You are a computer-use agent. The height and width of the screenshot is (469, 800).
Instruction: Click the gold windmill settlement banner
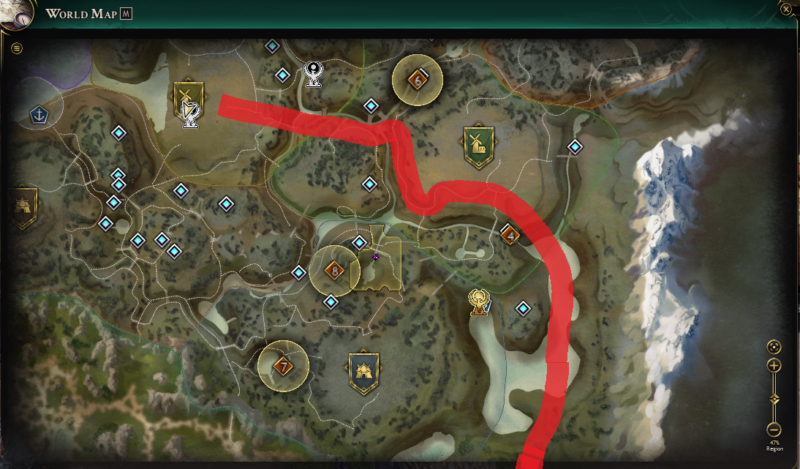[x=187, y=101]
